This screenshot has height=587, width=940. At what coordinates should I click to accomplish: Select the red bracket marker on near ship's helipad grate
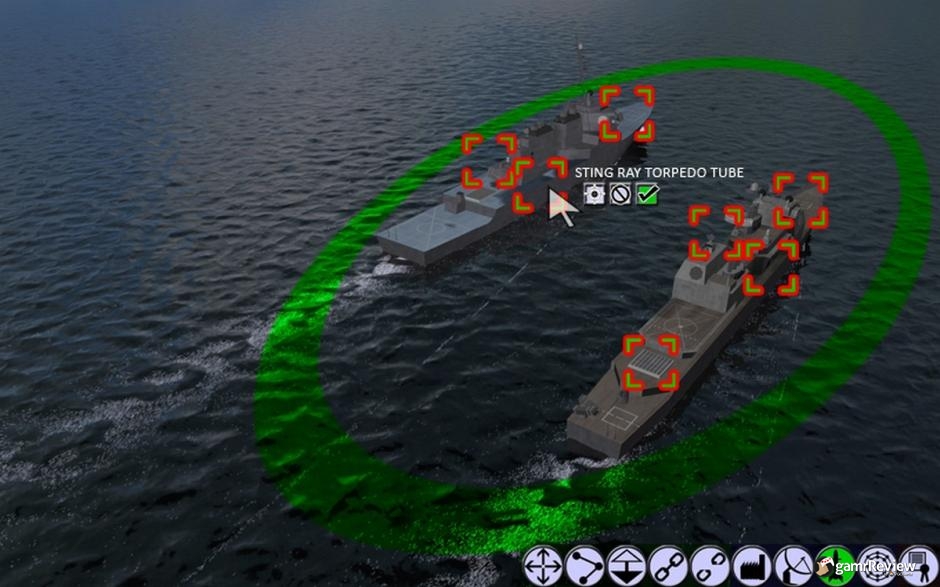pos(651,362)
